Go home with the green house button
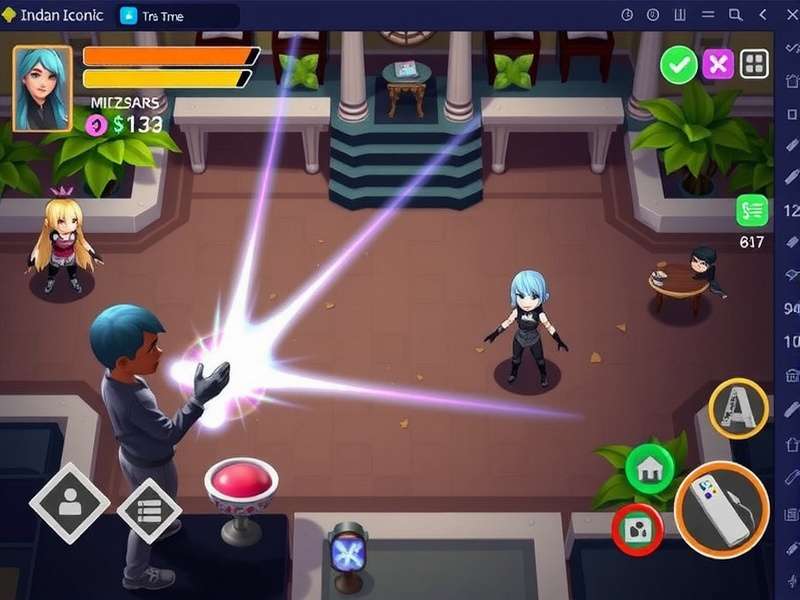 pyautogui.click(x=649, y=468)
